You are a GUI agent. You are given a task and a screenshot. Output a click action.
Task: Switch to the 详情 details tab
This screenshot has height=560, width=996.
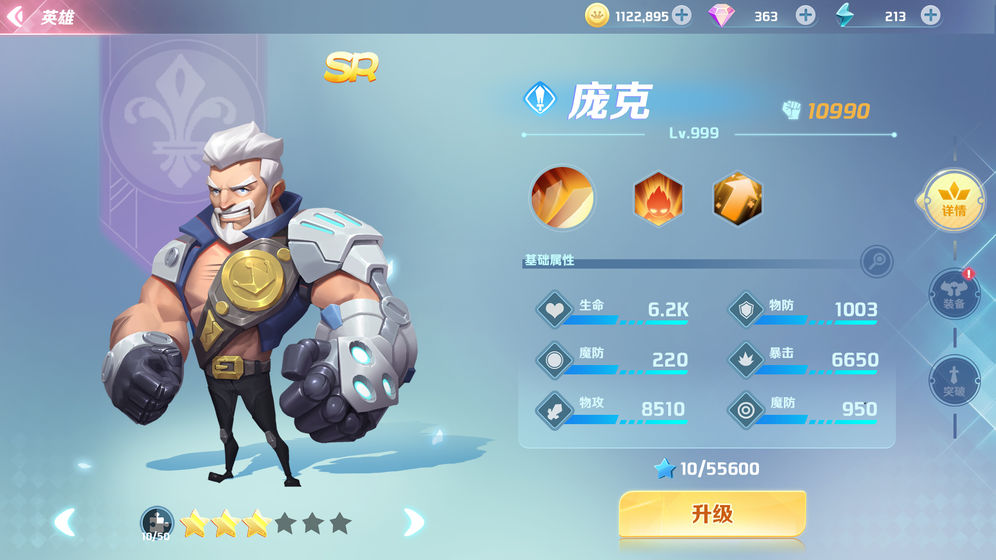953,198
